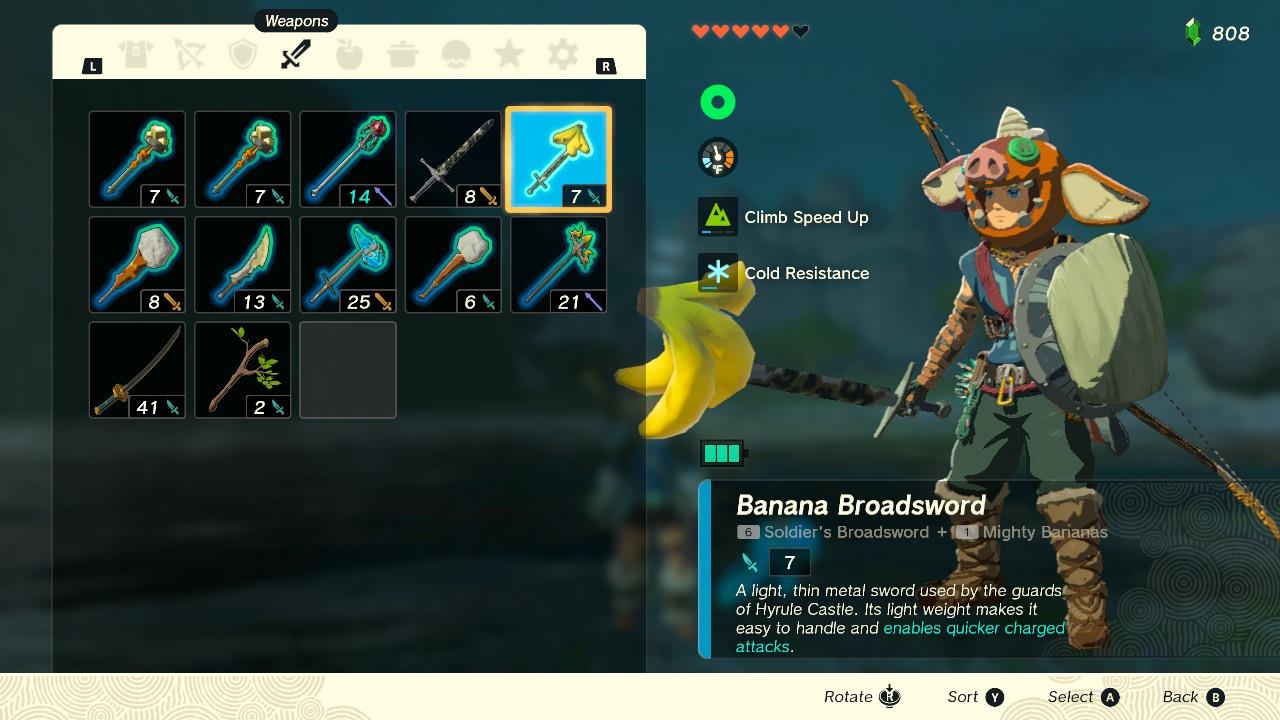Switch to the Armor tab (shirt icon)
The height and width of the screenshot is (720, 1280).
(136, 54)
